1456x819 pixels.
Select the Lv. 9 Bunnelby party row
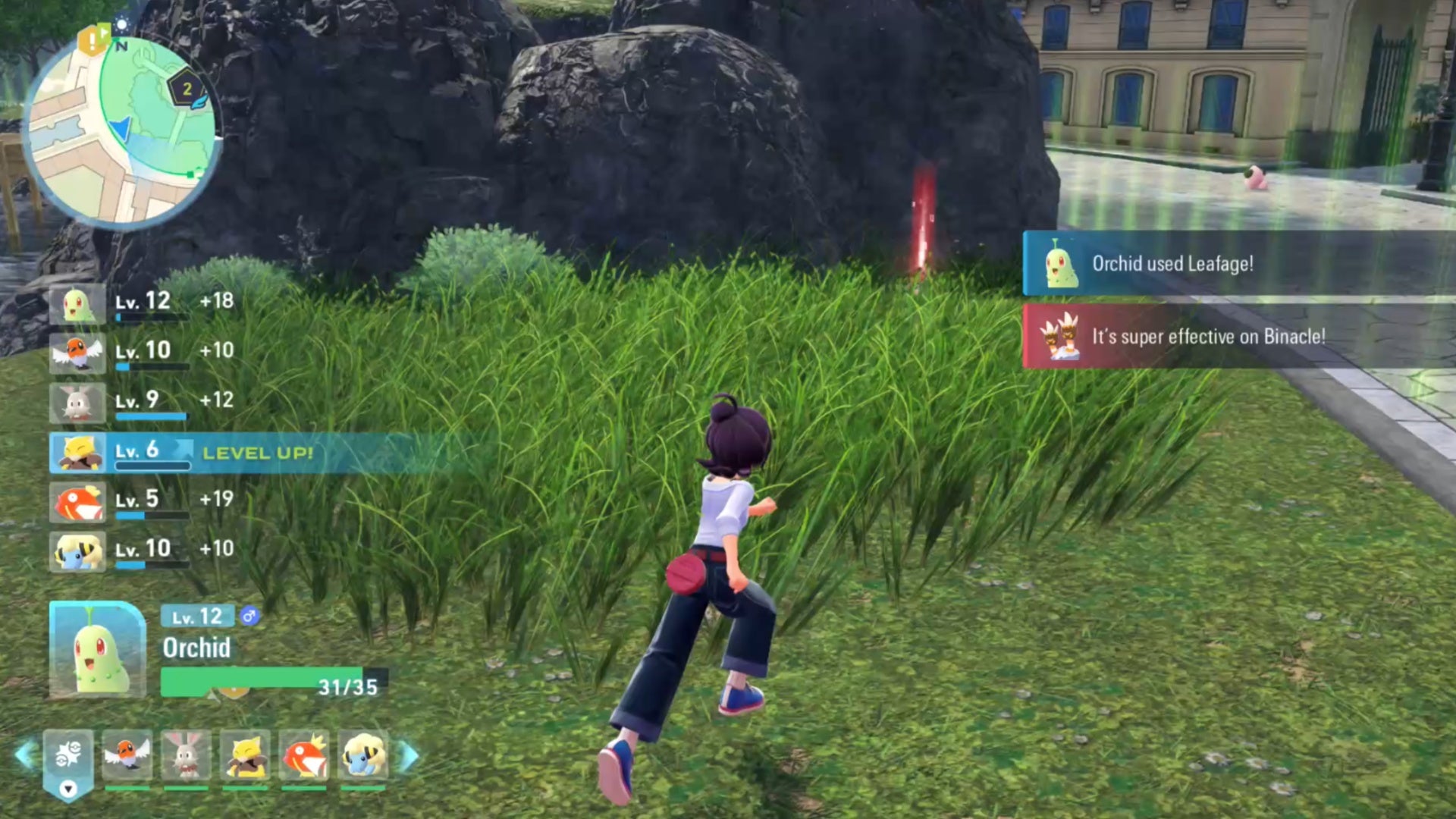pyautogui.click(x=141, y=402)
